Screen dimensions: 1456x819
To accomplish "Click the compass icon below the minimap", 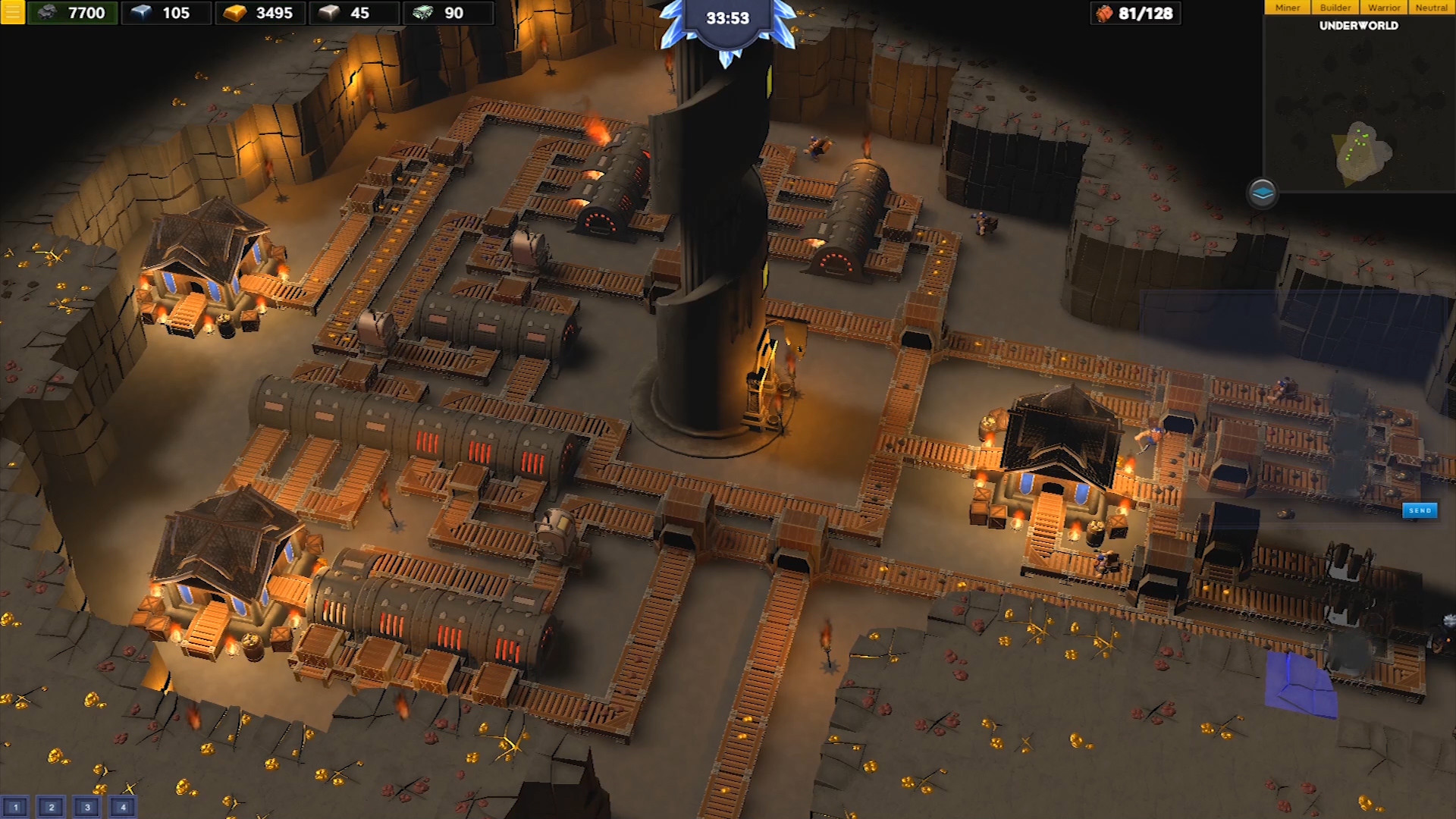I will pos(1264,193).
